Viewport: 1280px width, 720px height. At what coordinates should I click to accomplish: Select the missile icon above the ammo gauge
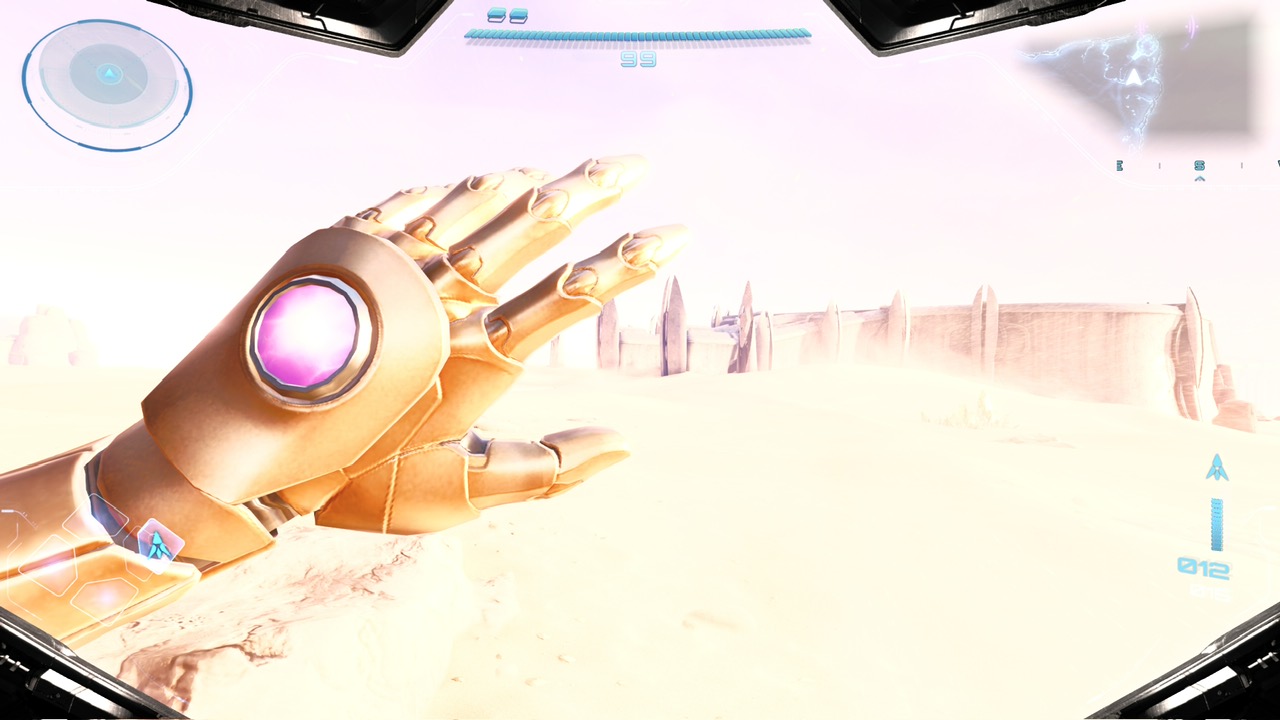coord(1217,467)
